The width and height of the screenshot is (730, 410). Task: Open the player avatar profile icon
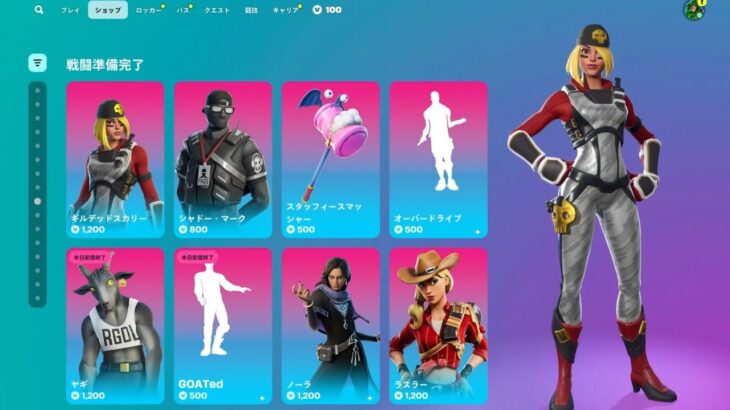point(693,11)
